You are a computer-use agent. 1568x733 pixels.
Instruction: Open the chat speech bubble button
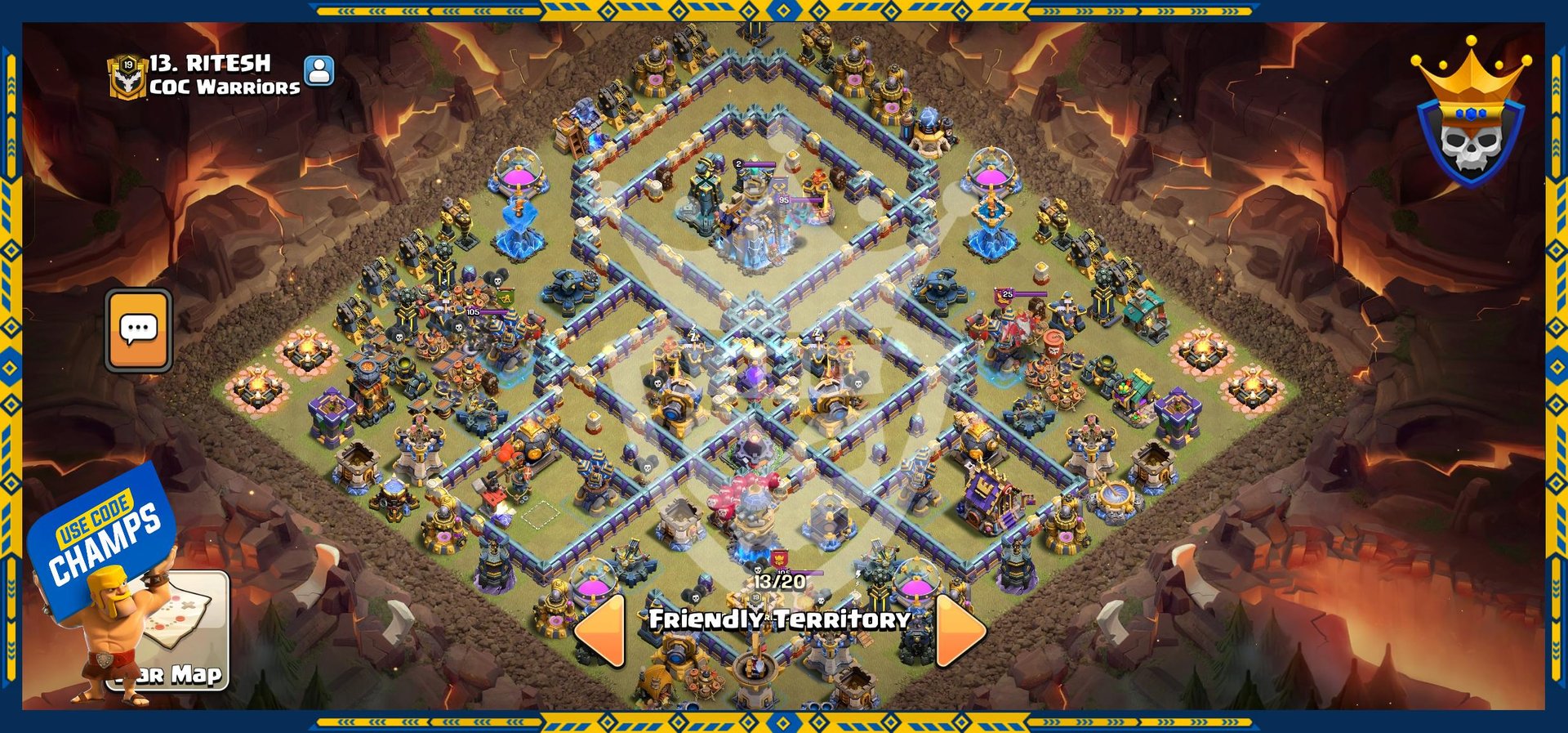138,330
